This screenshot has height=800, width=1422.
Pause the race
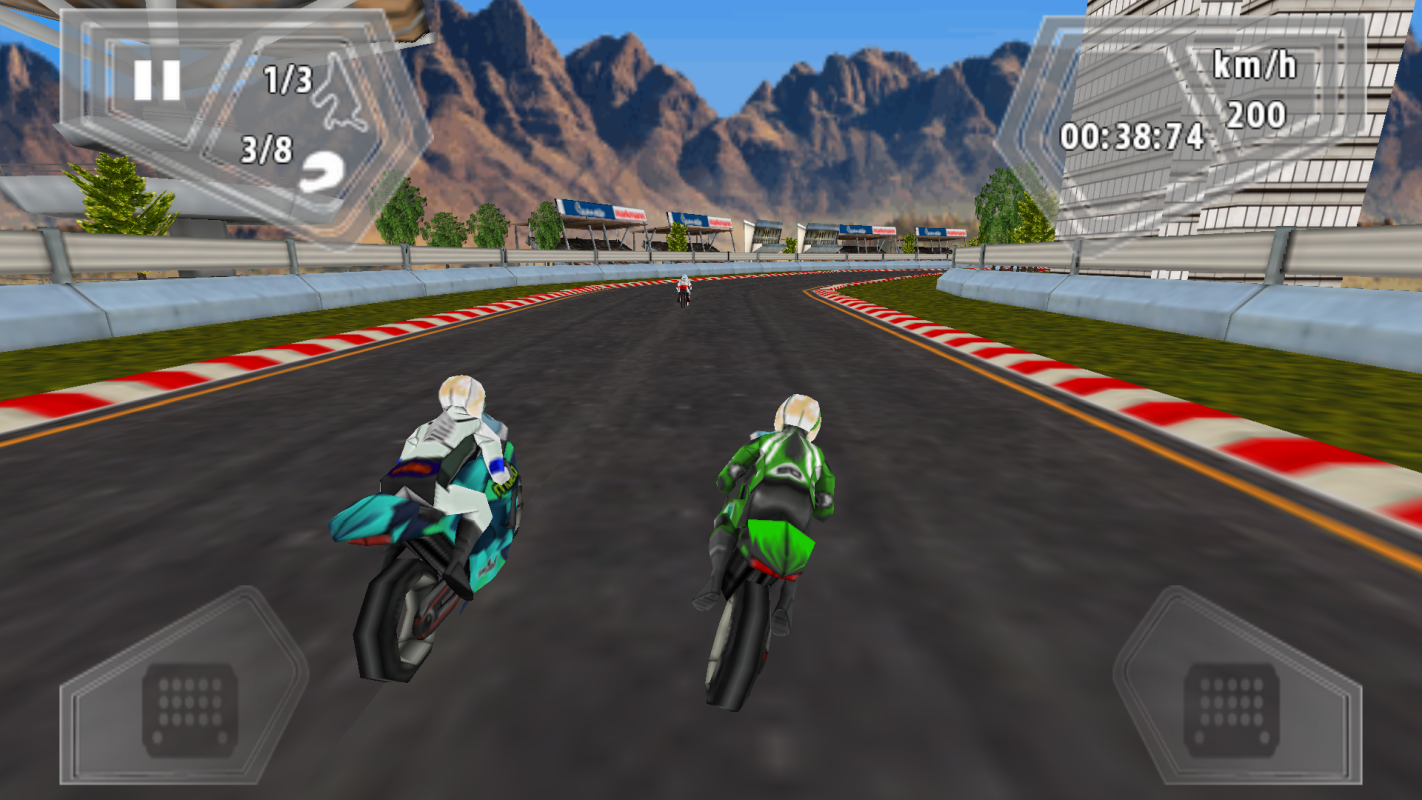157,80
